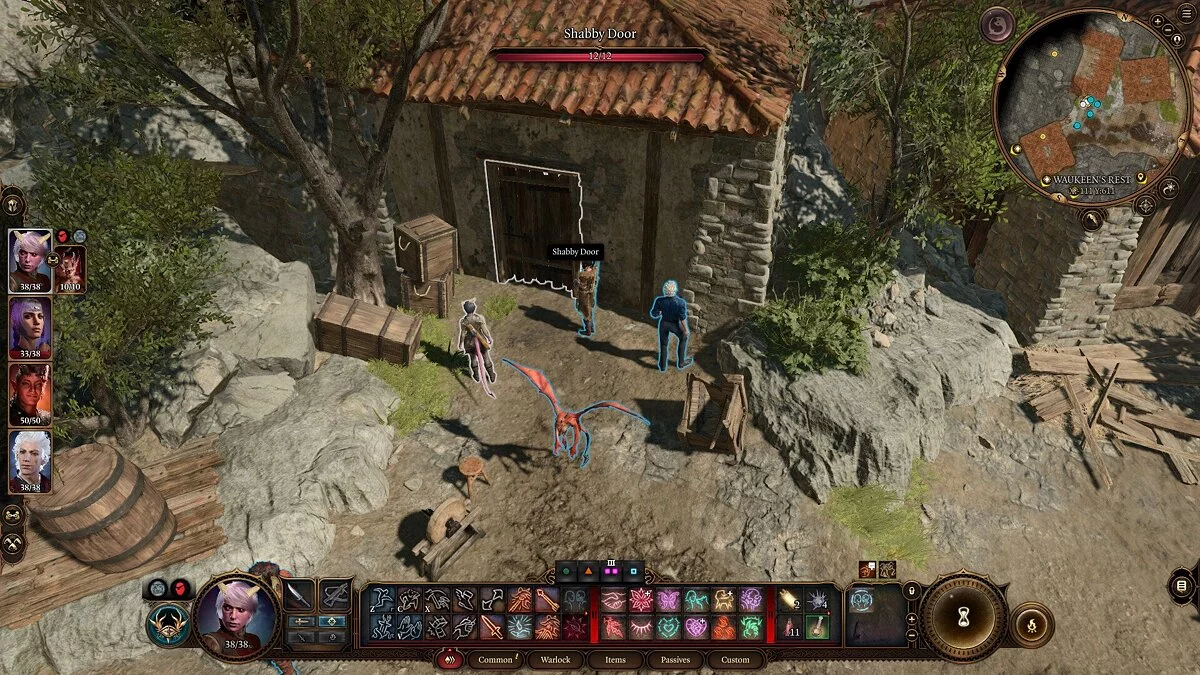Switch to the Warlock hotbar tab
Screen dimensions: 1200x675
coord(555,660)
